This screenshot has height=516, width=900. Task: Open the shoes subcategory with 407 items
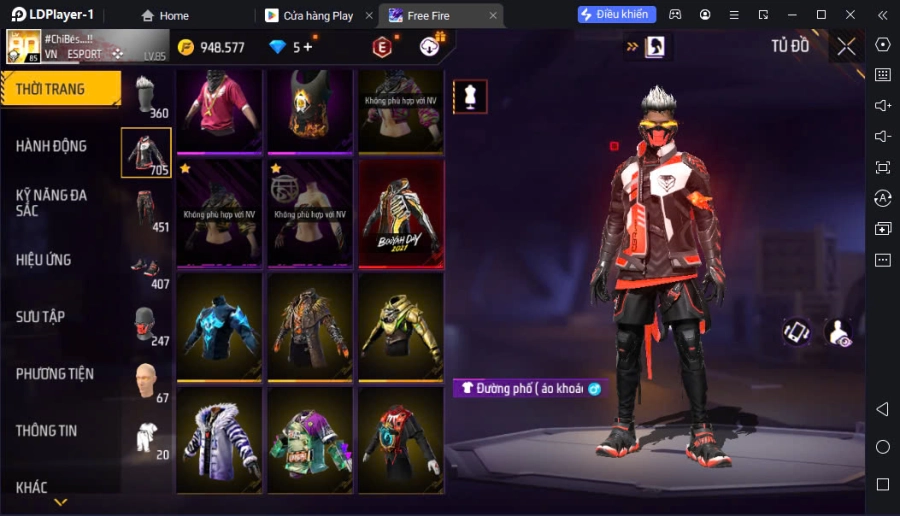[146, 267]
